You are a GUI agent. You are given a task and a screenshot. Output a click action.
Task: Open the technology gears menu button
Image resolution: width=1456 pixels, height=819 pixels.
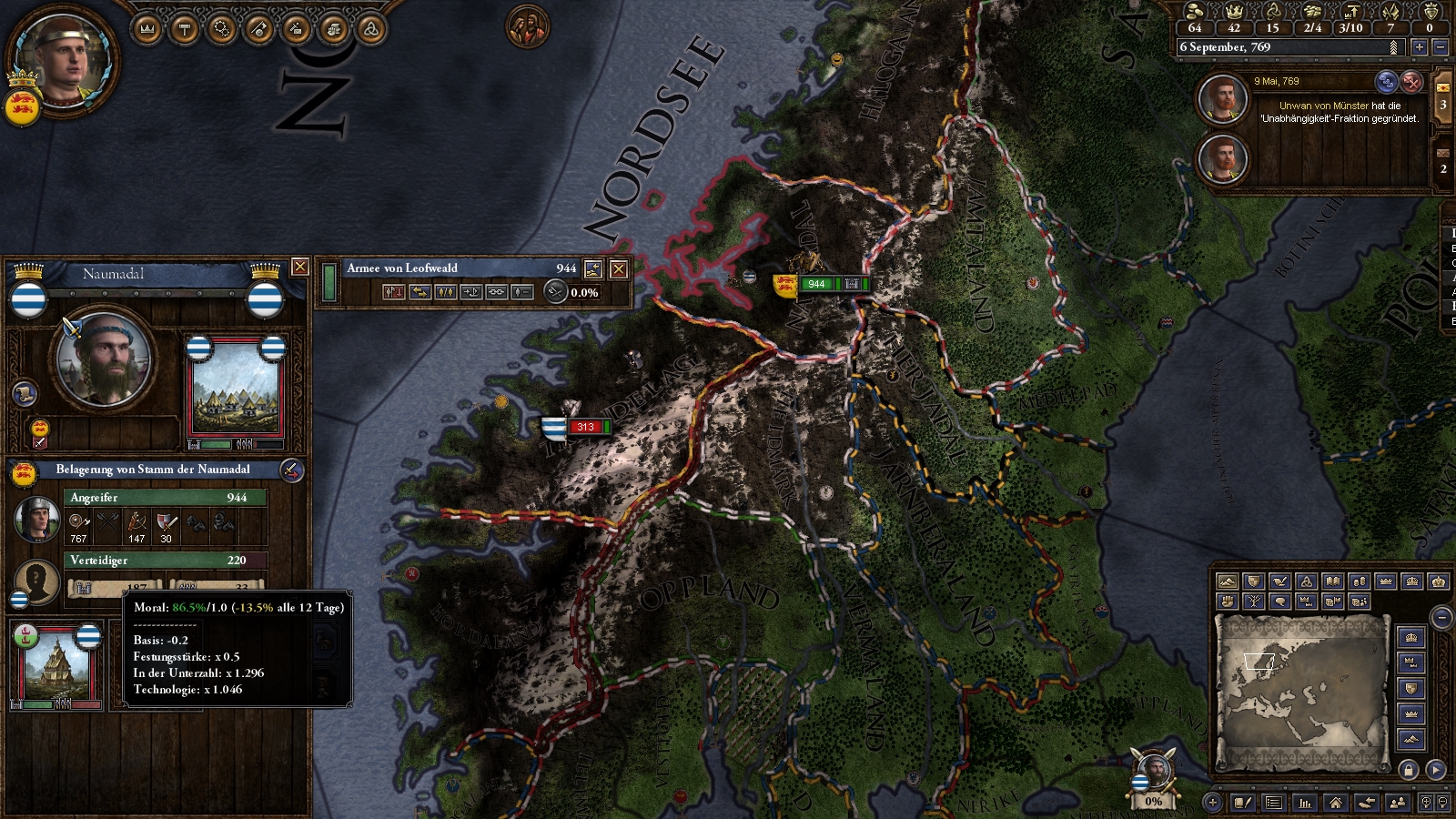coord(221,29)
